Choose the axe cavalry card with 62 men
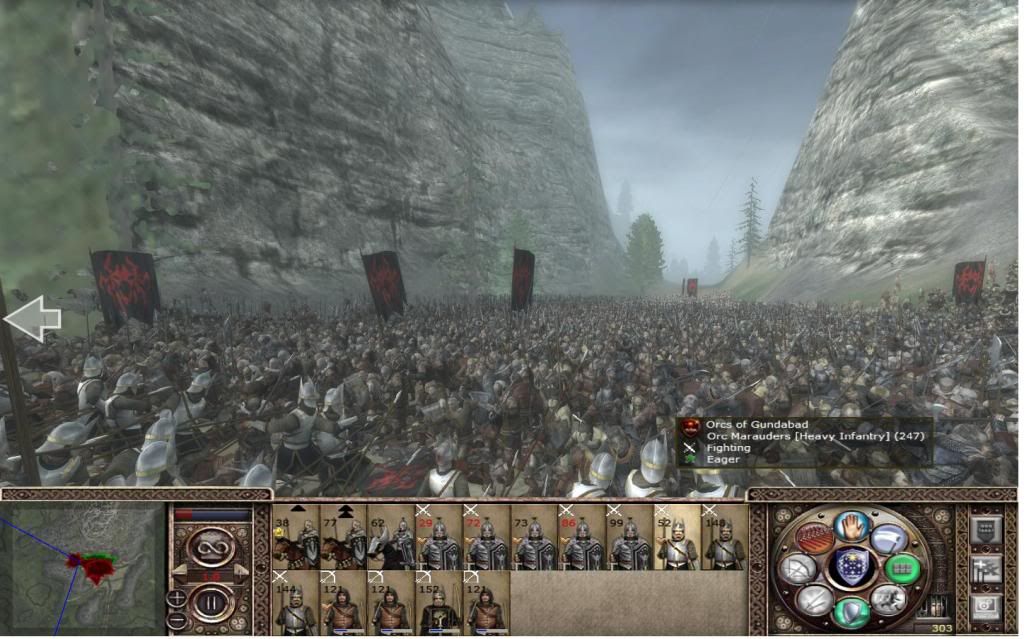 [x=392, y=538]
